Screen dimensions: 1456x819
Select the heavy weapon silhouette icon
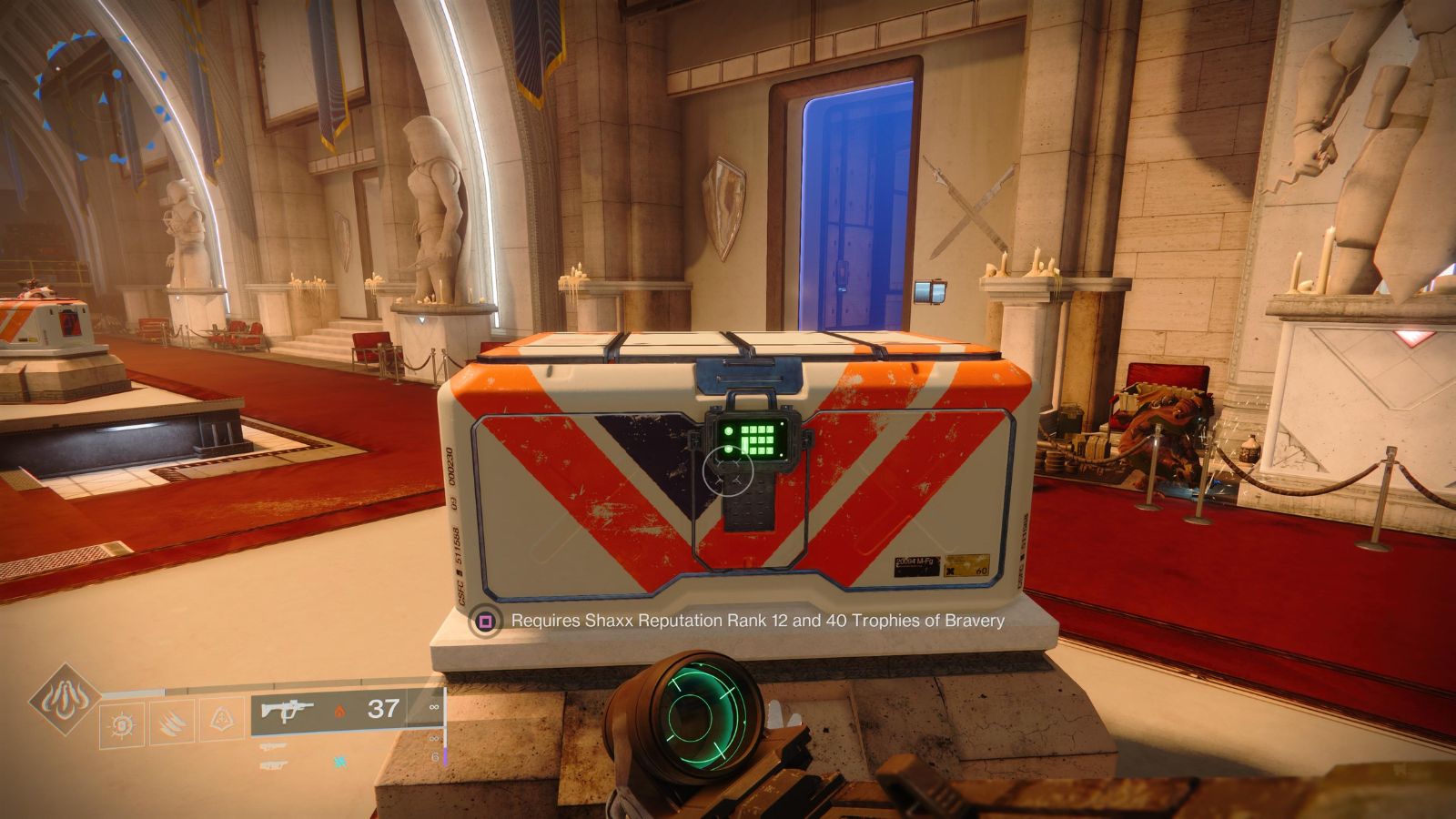(x=274, y=764)
